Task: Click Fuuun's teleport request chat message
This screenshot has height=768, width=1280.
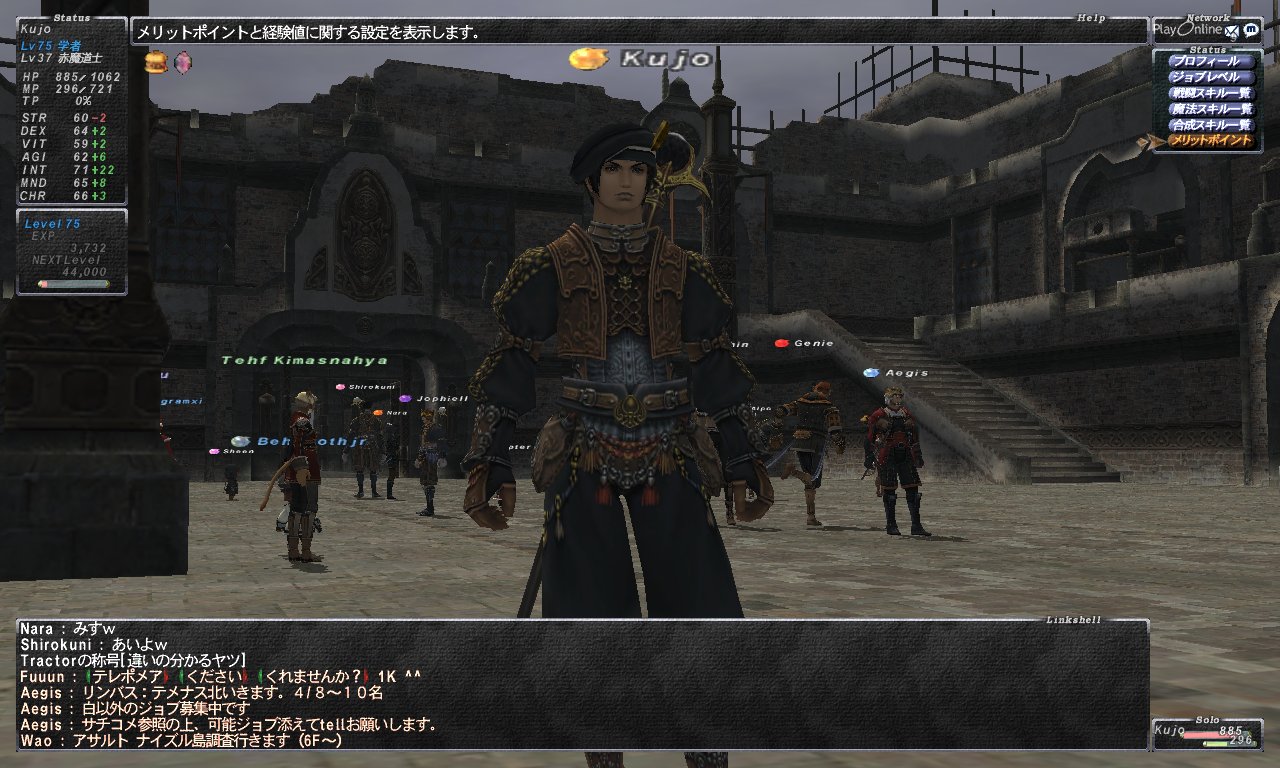Action: click(x=220, y=676)
